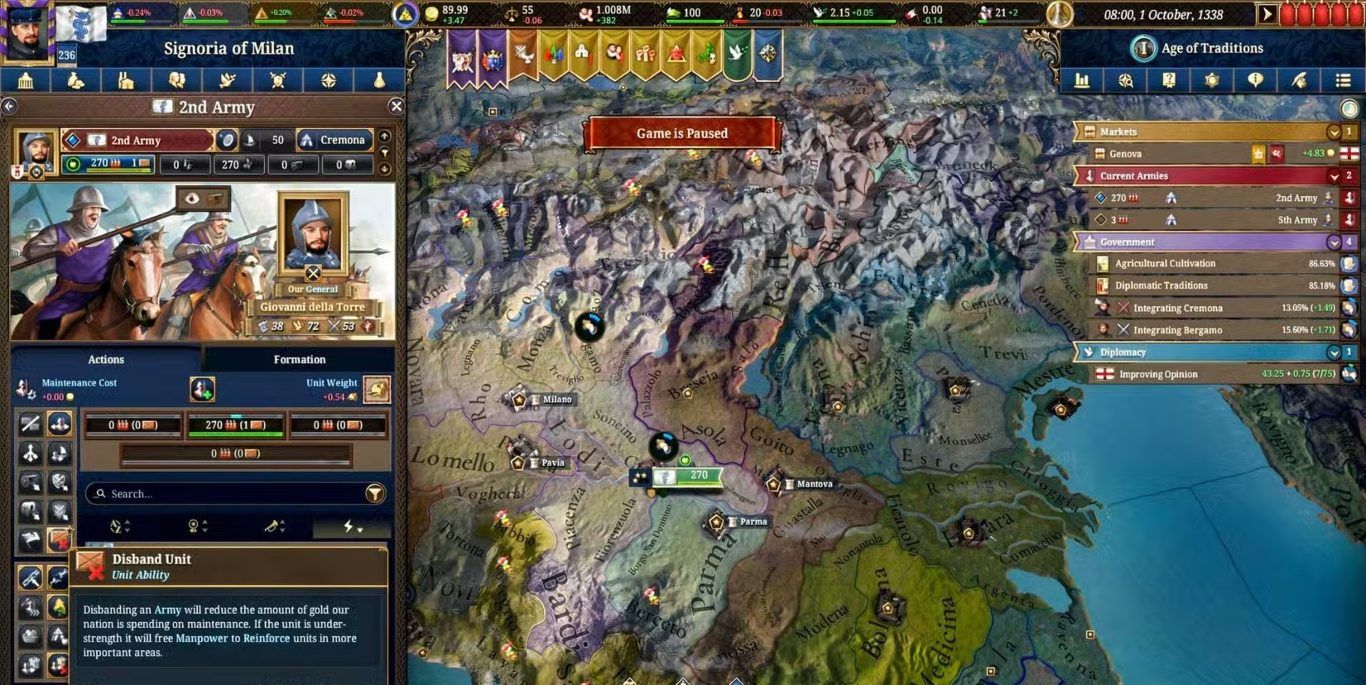This screenshot has width=1366, height=685.
Task: Select the Actions tab
Action: pyautogui.click(x=106, y=359)
